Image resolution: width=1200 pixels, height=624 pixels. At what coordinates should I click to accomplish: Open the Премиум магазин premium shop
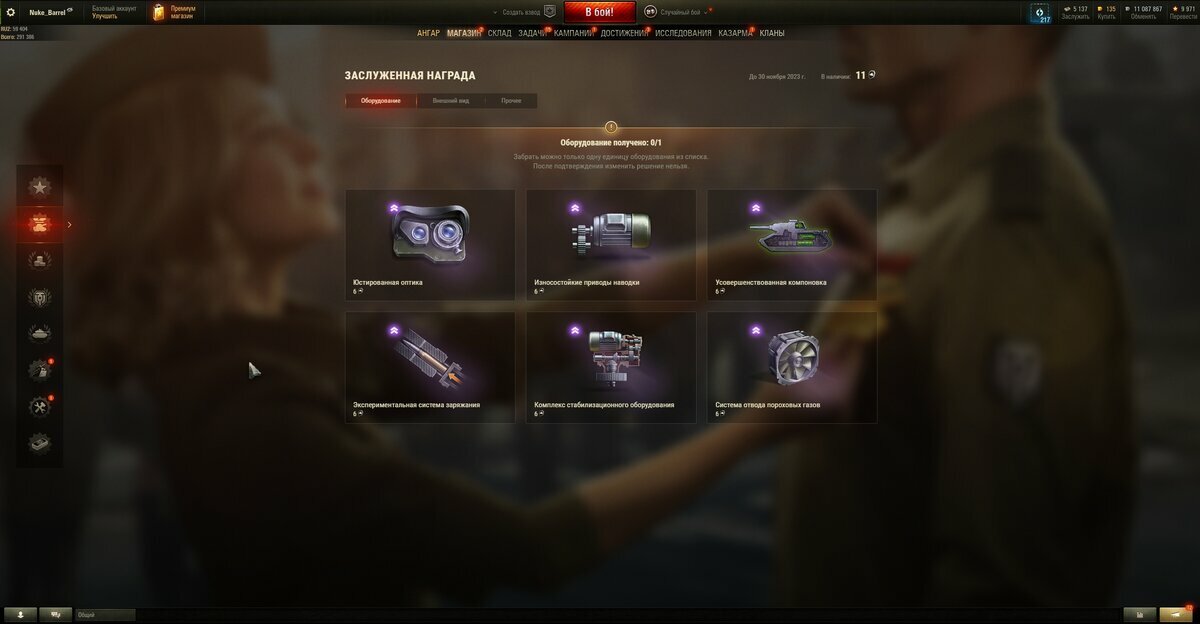tap(174, 12)
